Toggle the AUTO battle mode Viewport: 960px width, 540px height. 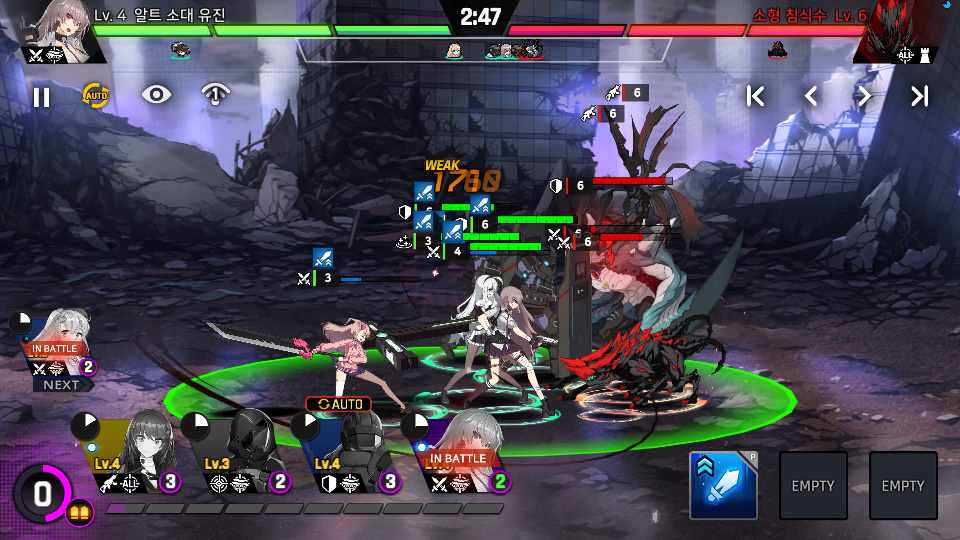click(x=96, y=96)
